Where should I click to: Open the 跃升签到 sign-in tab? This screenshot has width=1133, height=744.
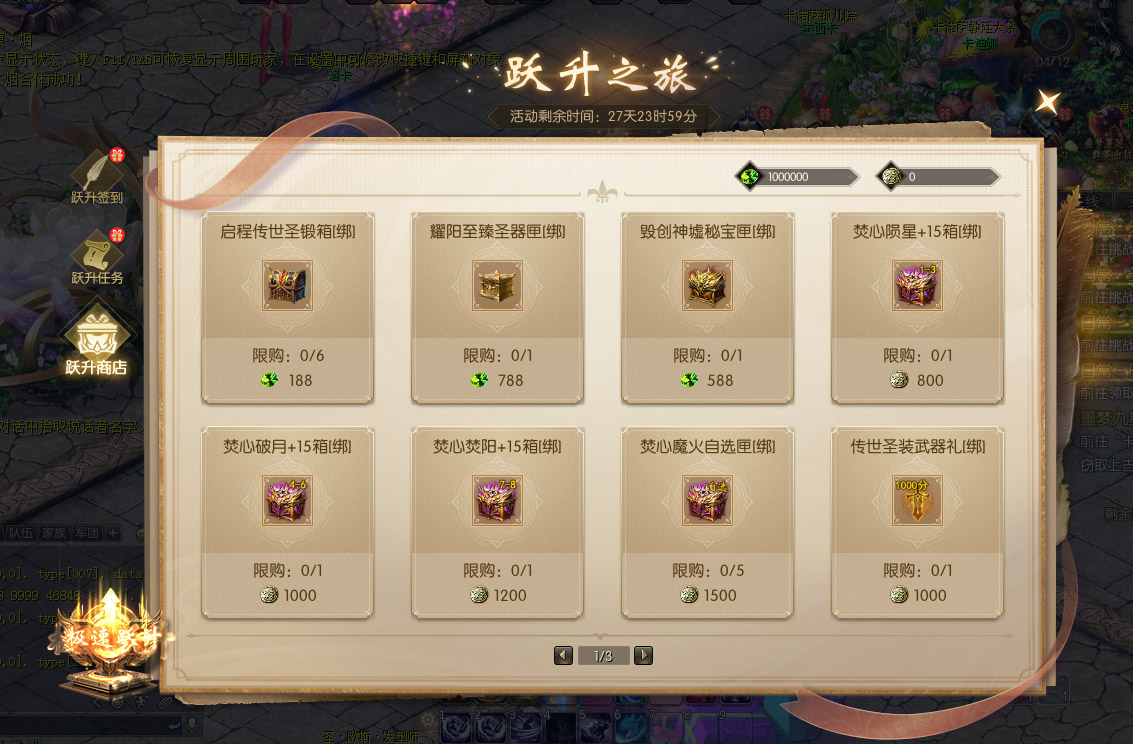(x=97, y=177)
